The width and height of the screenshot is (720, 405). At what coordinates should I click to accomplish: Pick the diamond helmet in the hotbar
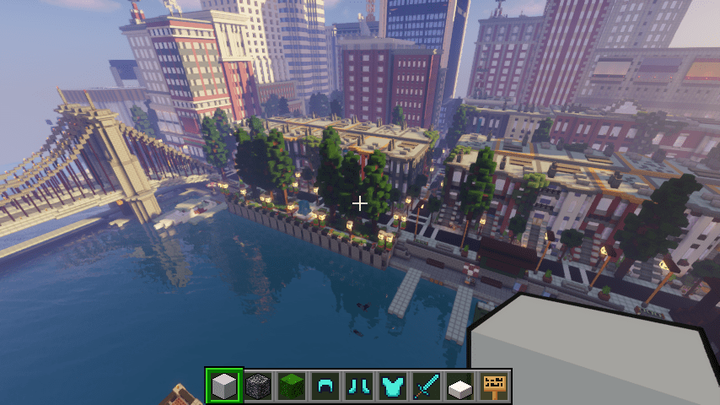[x=325, y=386]
